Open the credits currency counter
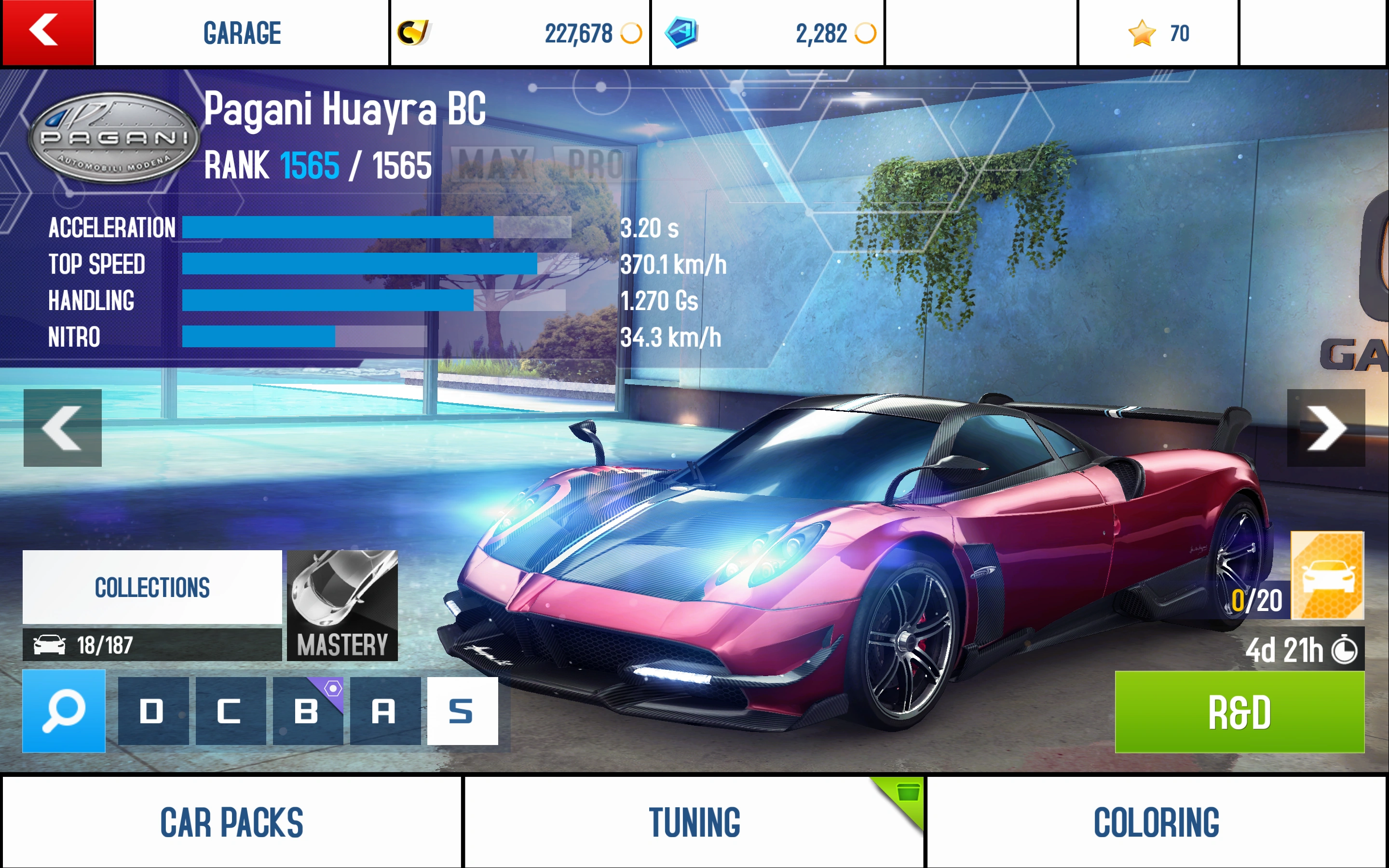 pyautogui.click(x=519, y=33)
